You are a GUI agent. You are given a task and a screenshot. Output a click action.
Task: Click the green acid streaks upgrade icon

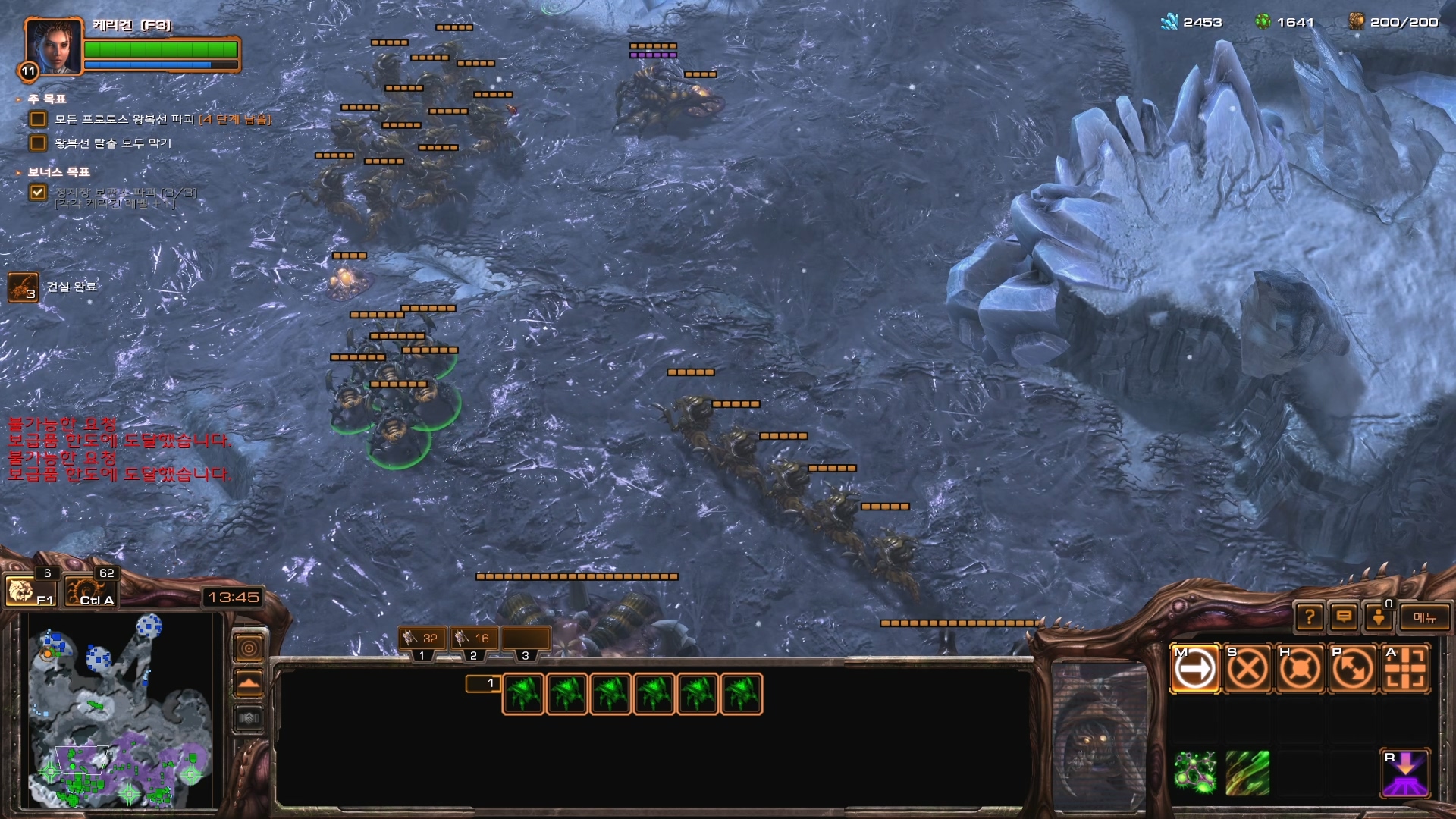pyautogui.click(x=1247, y=773)
